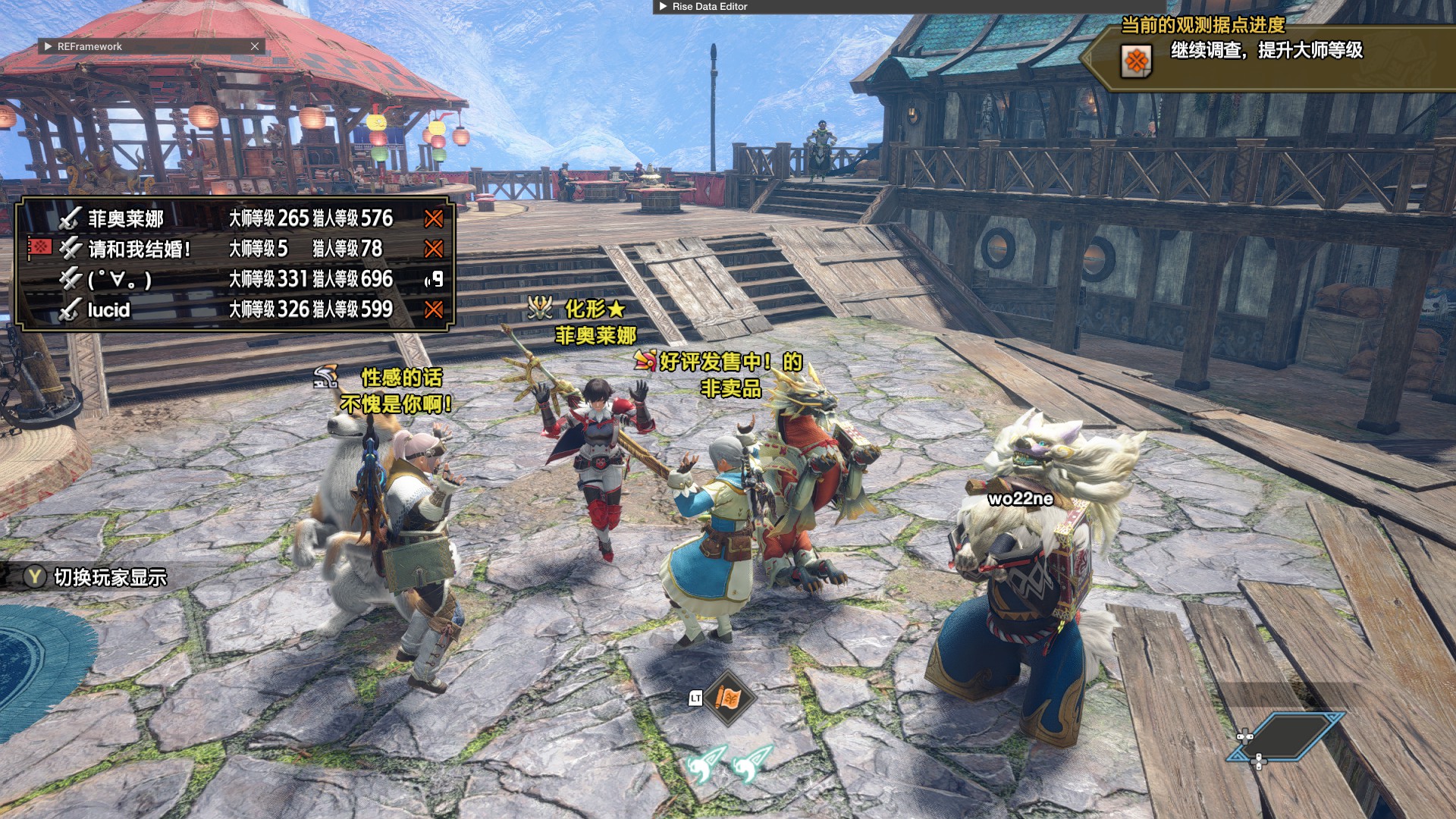Pick the lucid player row
The image size is (1456, 819).
pyautogui.click(x=235, y=309)
